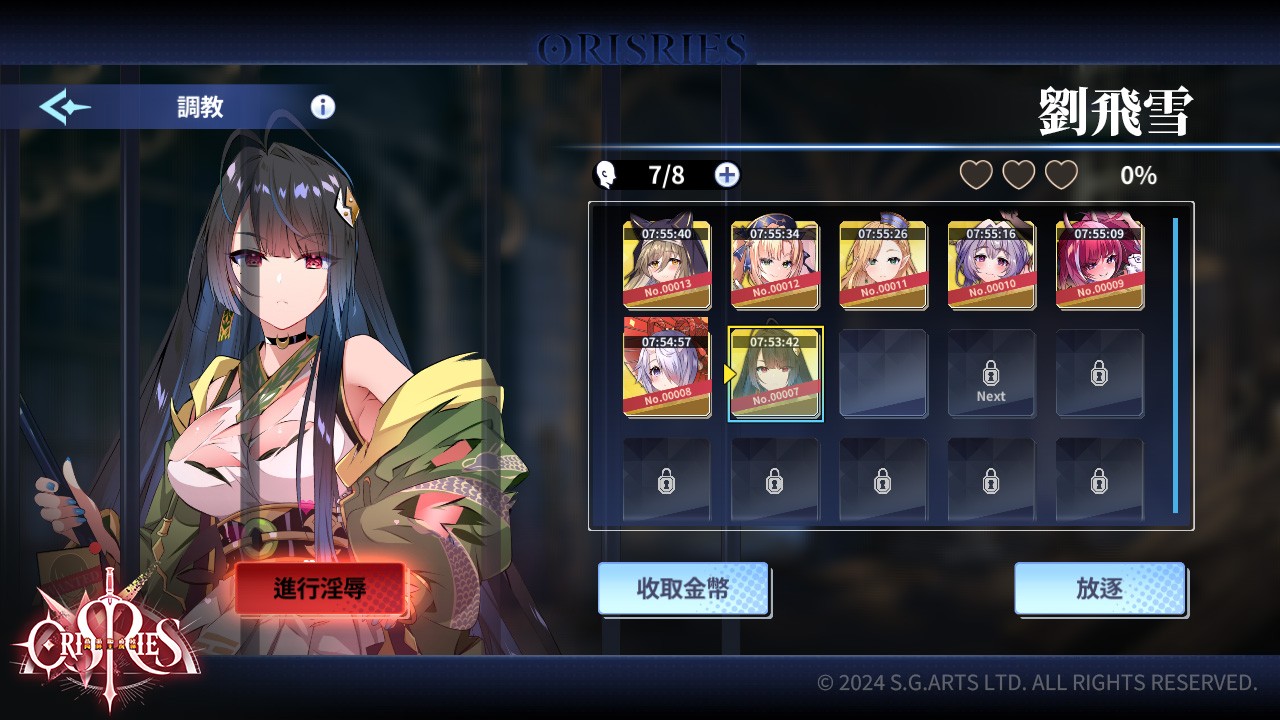Open the info icon beside 調教
The height and width of the screenshot is (720, 1280).
pos(323,107)
